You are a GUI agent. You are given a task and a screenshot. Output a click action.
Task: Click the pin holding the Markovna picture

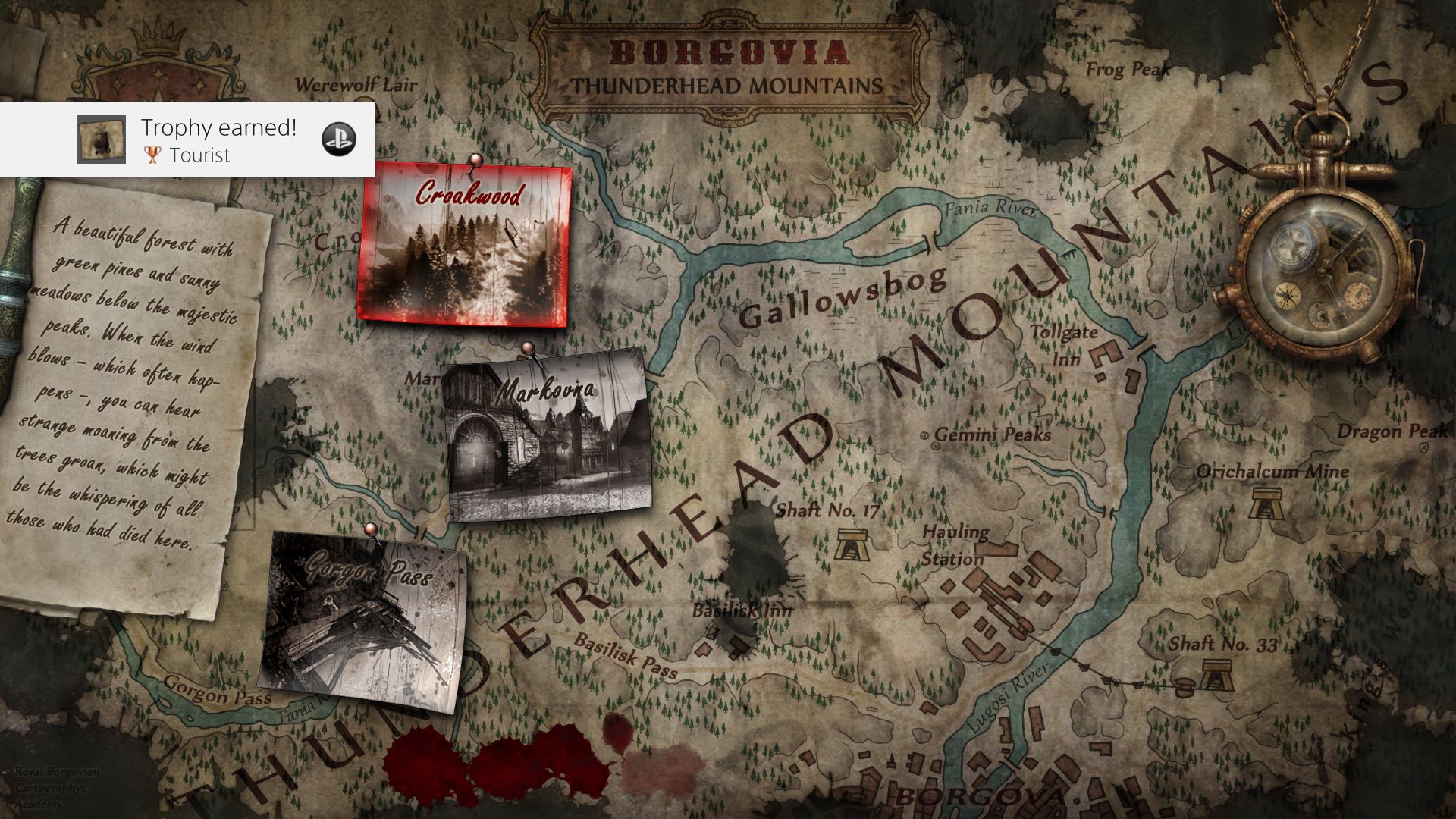[x=526, y=347]
